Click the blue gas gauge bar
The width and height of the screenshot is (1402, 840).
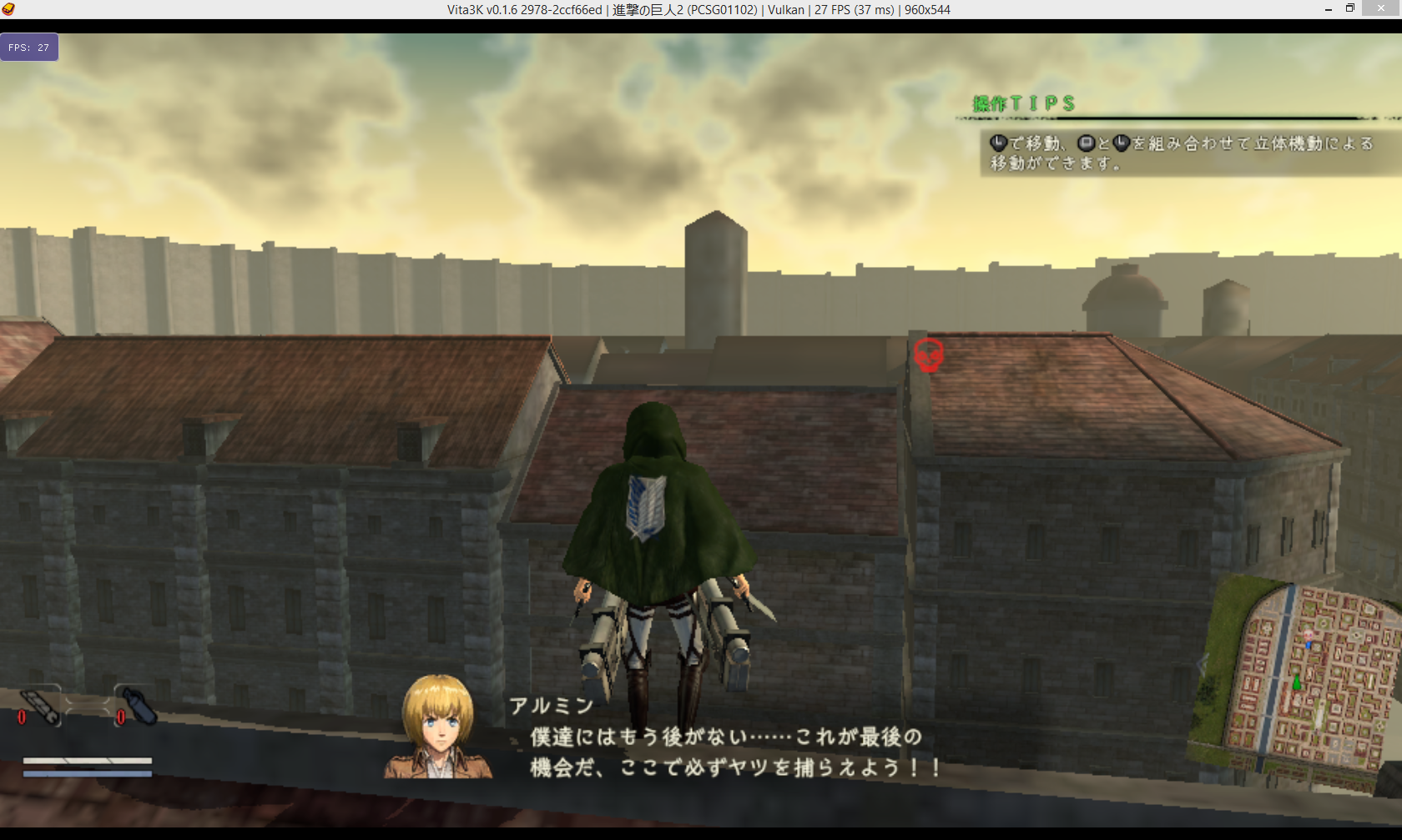point(88,774)
